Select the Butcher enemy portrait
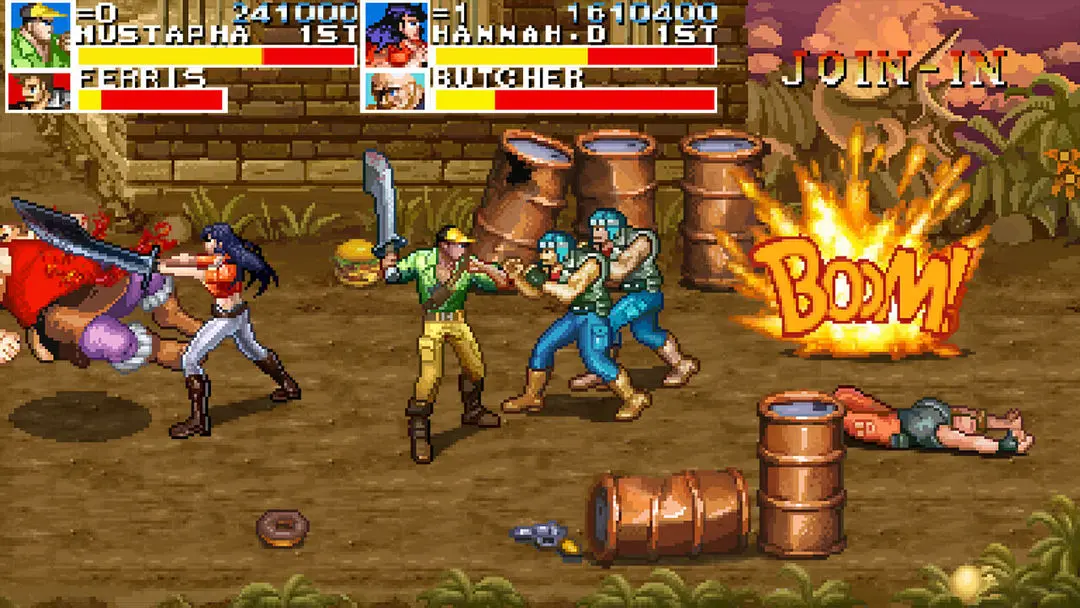Image resolution: width=1080 pixels, height=608 pixels. (396, 91)
